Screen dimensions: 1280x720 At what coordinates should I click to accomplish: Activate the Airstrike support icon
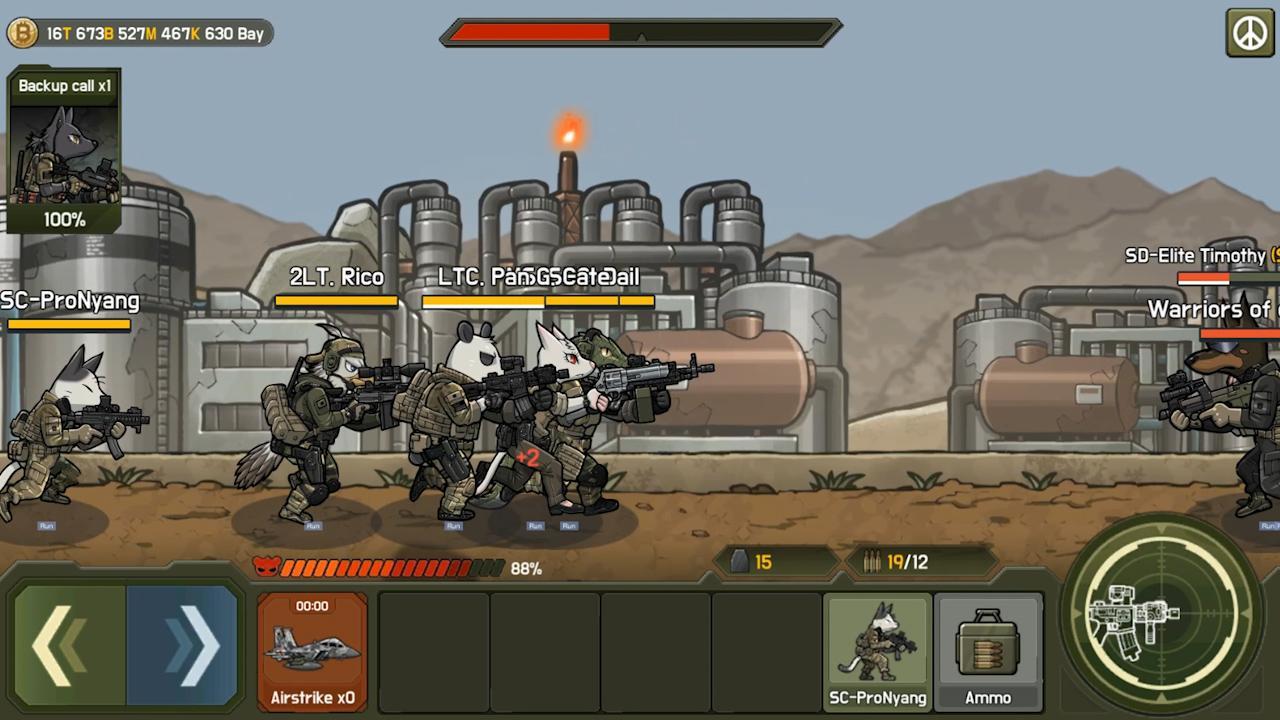312,650
